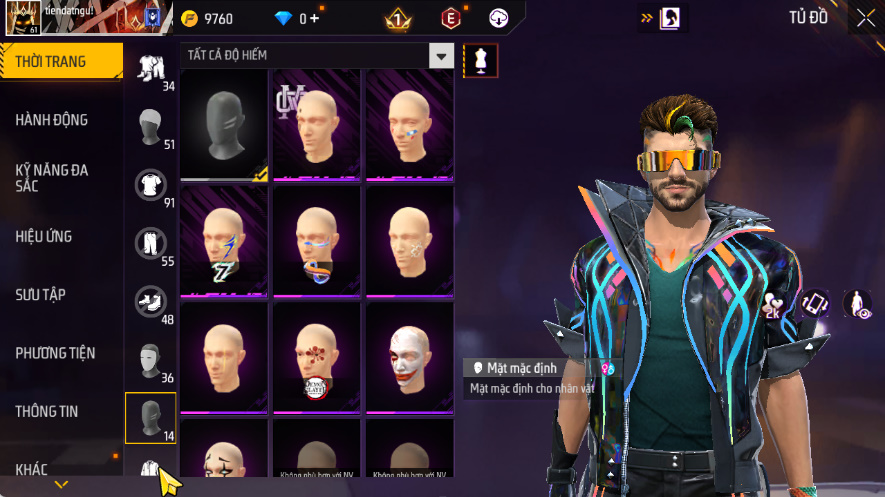Pick the default gray head face item

coord(223,124)
